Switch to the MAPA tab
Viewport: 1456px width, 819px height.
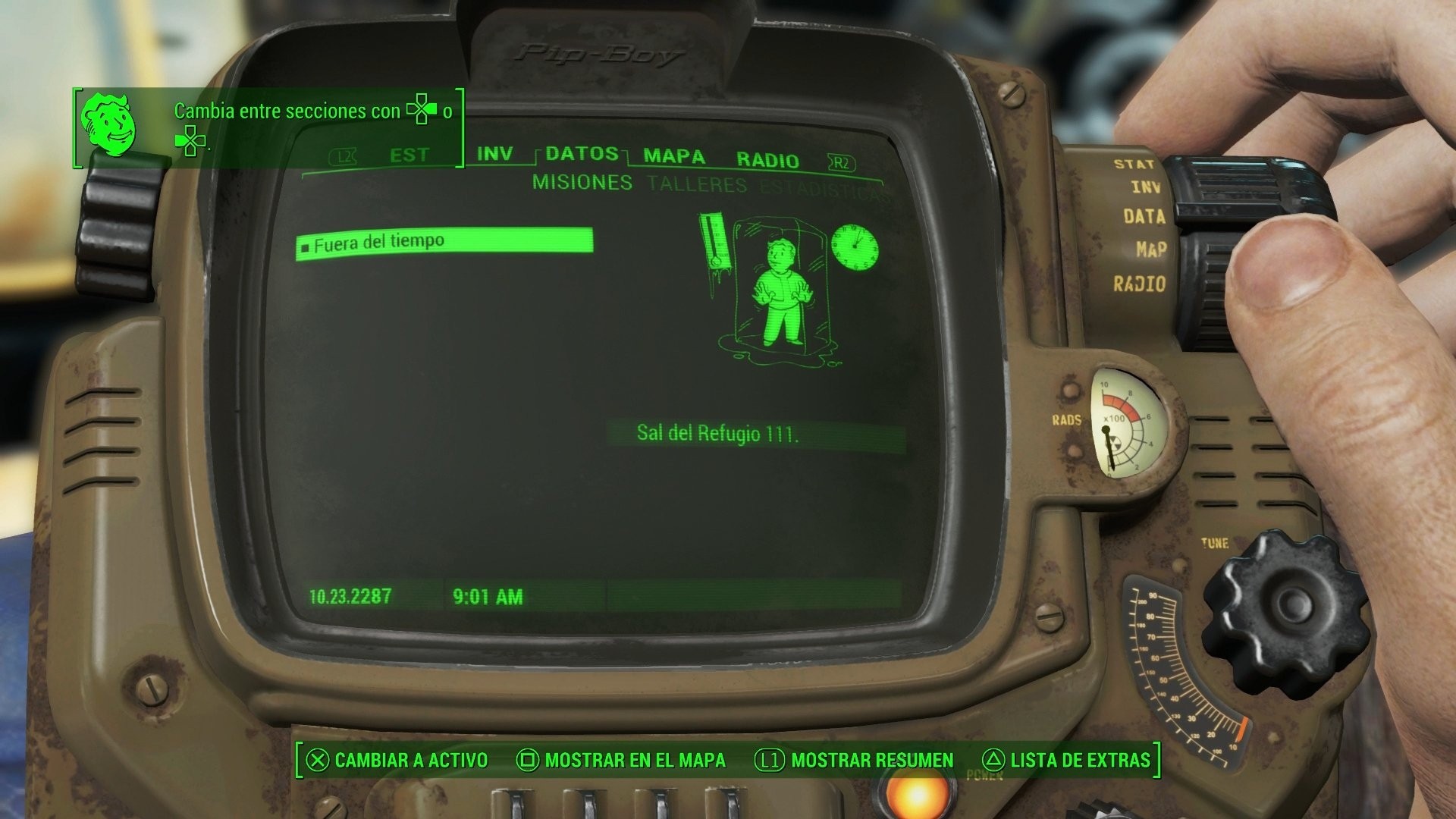click(673, 158)
